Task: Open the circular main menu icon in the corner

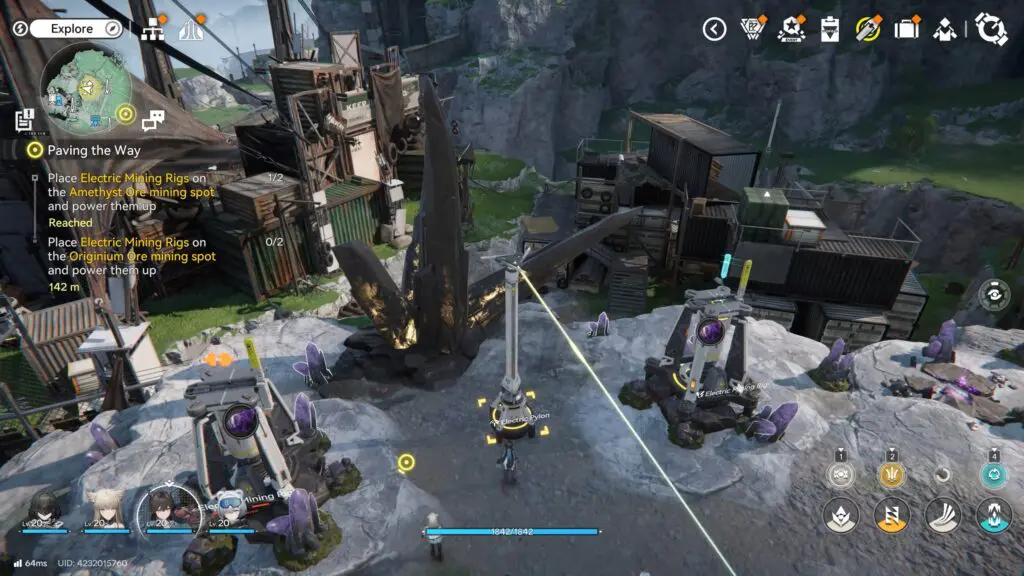Action: 991,29
